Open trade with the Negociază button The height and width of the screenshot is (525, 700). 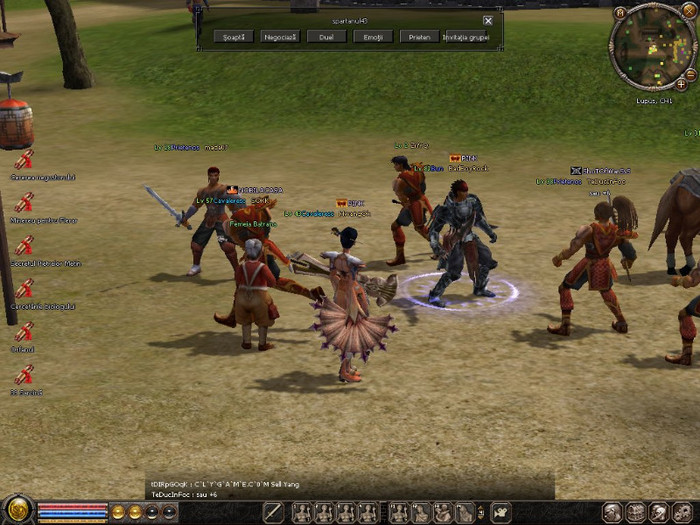tap(279, 36)
